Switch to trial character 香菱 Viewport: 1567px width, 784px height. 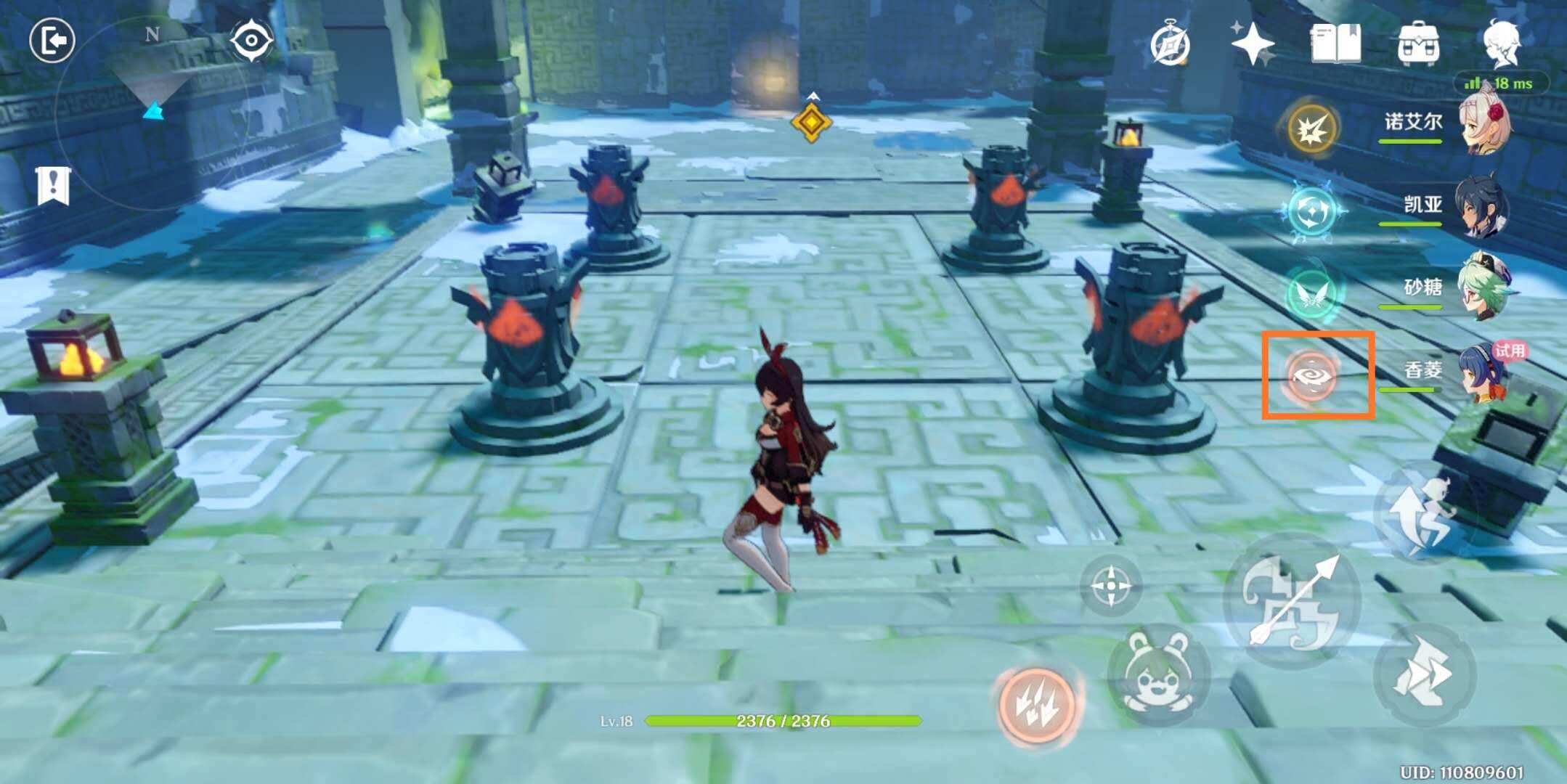1481,372
